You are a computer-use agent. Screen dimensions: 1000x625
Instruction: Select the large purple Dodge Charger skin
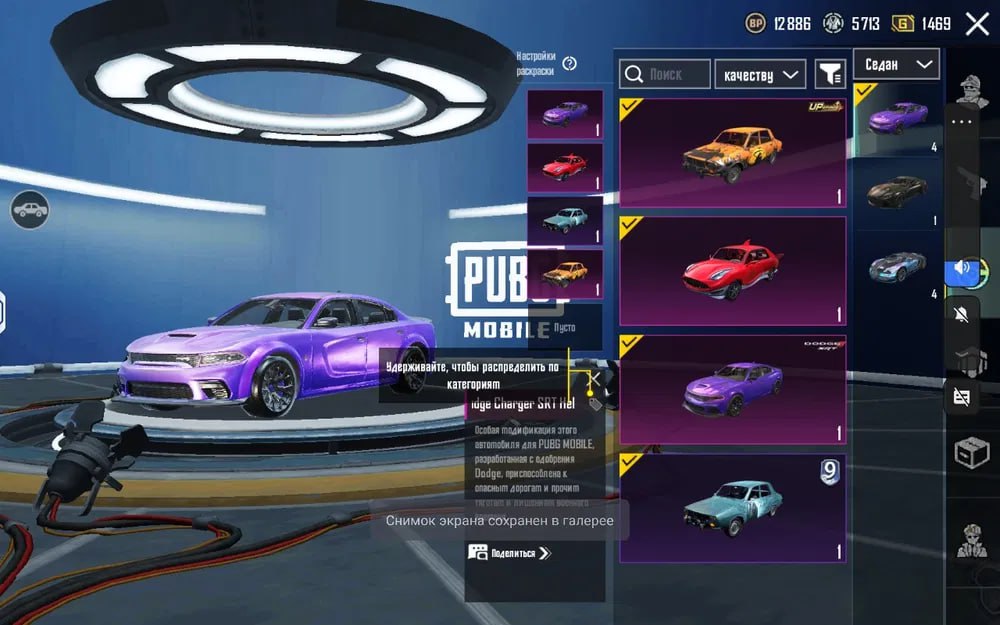[732, 390]
